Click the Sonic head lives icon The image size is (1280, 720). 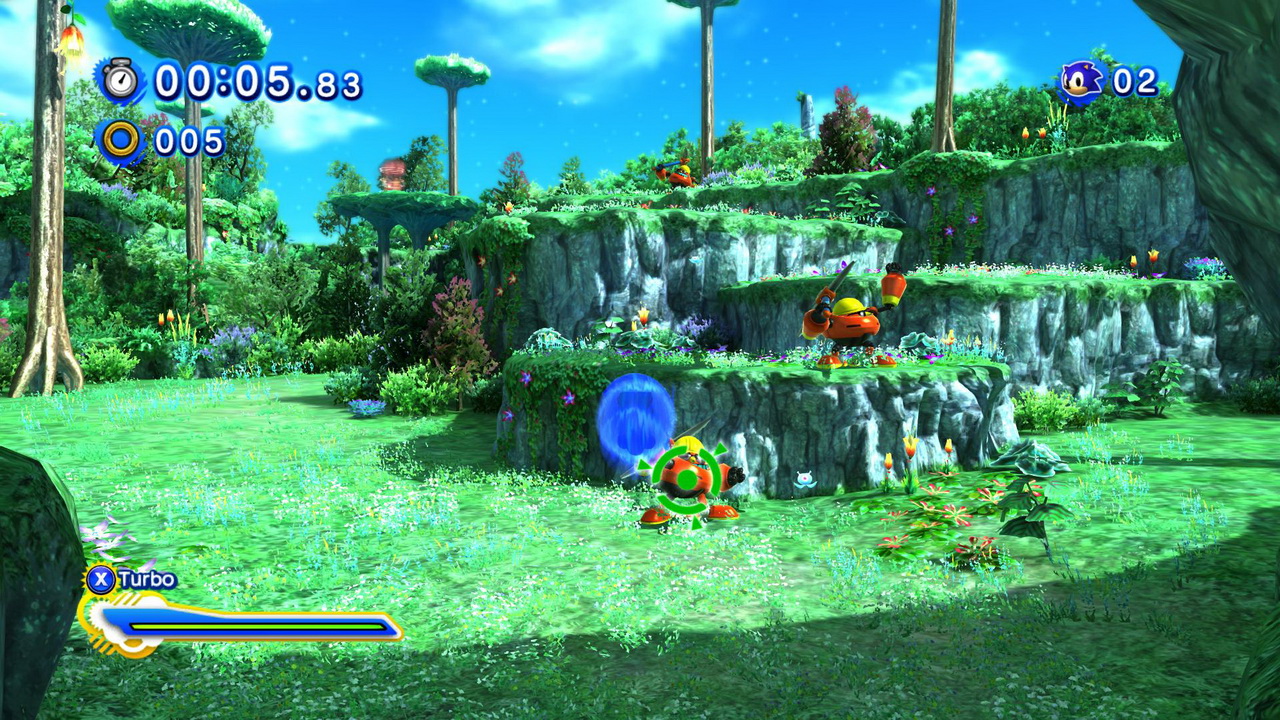coord(1082,82)
